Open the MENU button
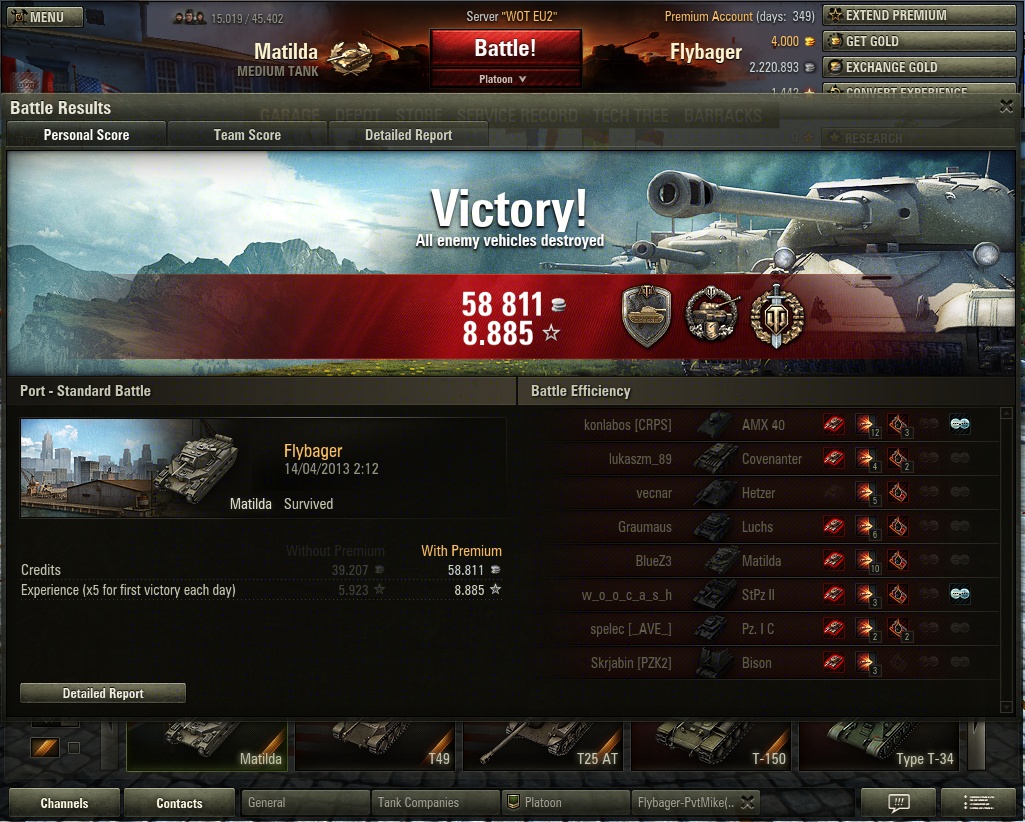The height and width of the screenshot is (822, 1025). pos(45,17)
